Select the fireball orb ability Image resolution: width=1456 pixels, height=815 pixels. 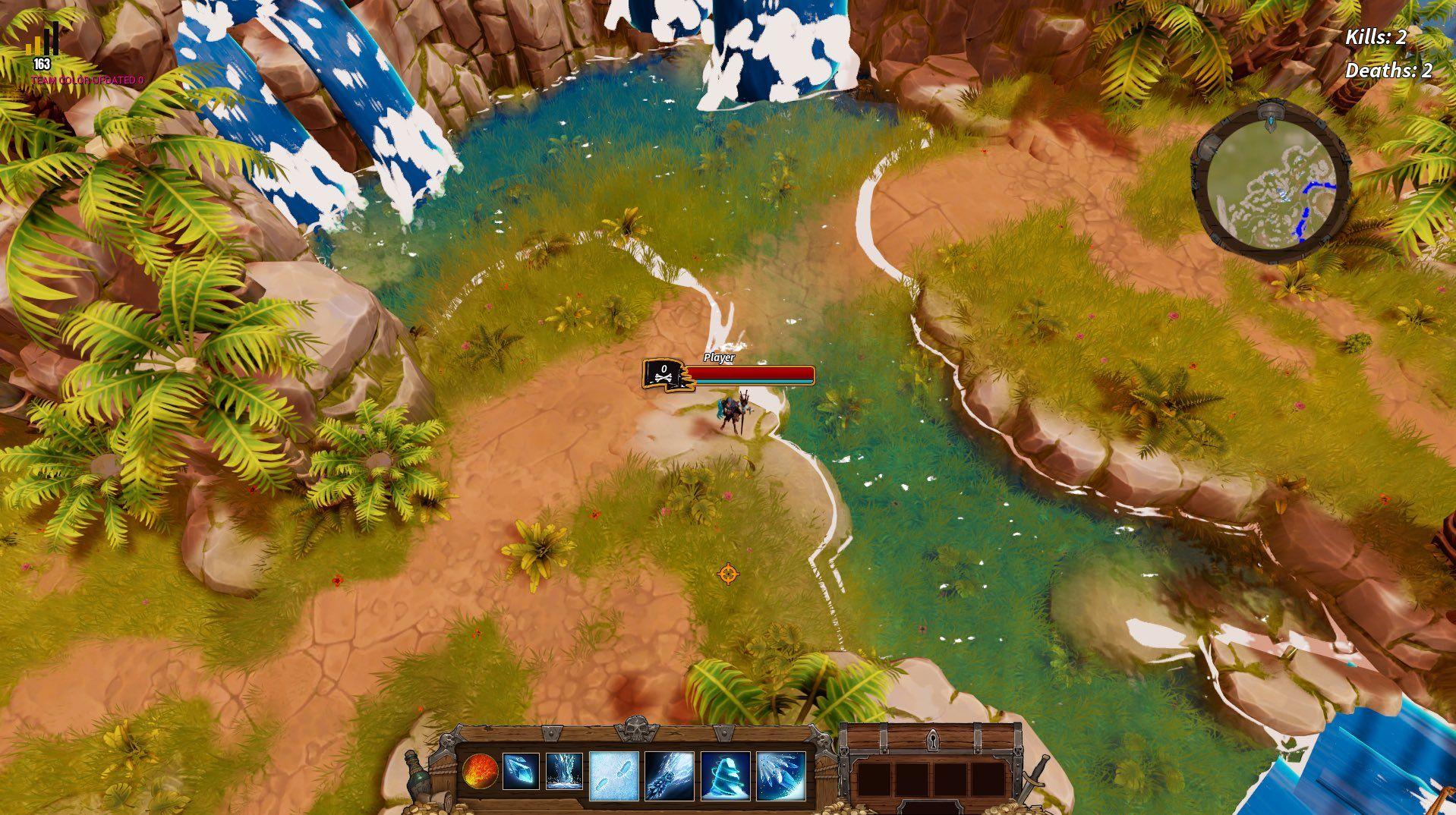[480, 772]
